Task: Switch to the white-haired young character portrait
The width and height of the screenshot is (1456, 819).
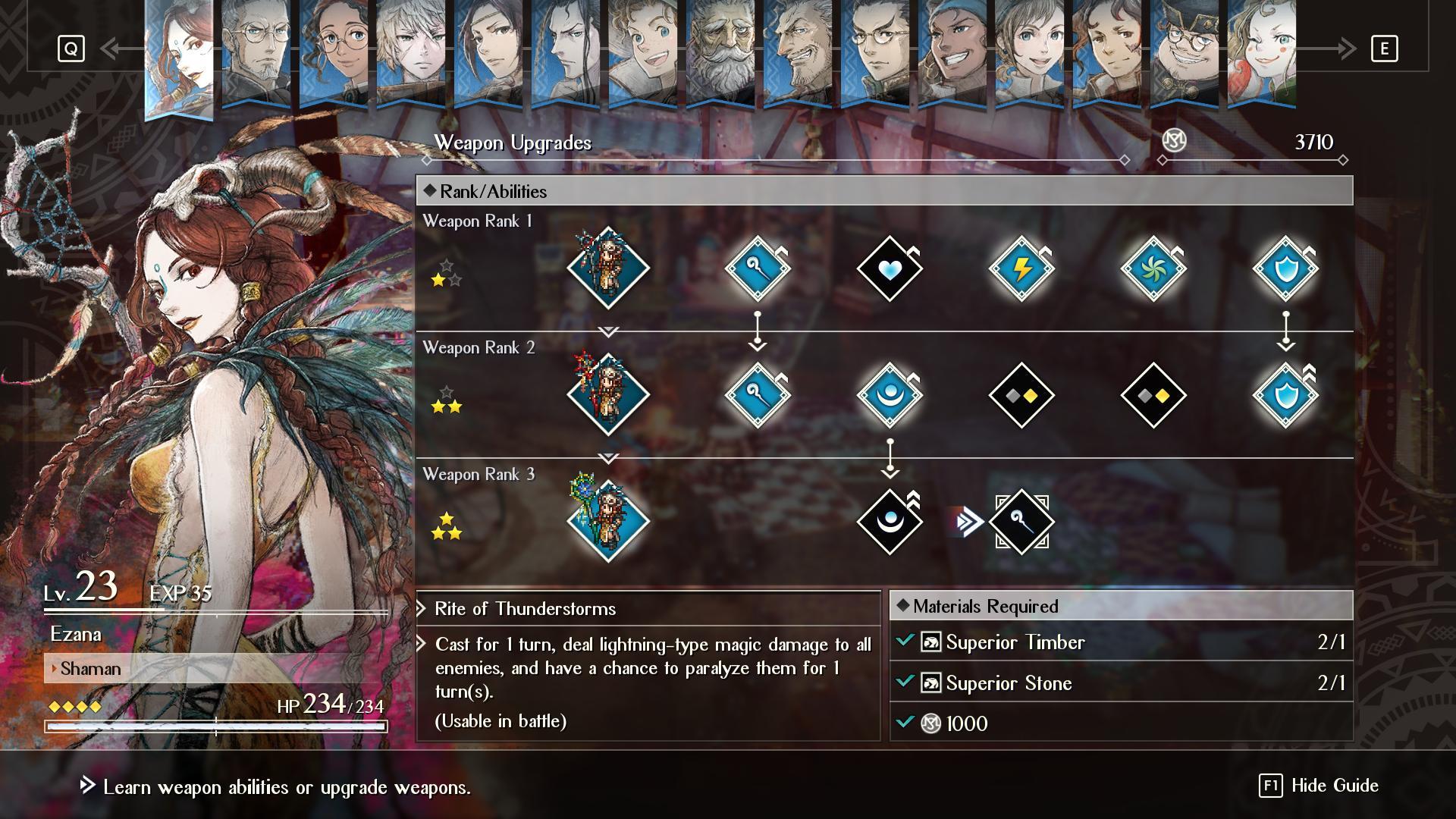Action: tap(410, 53)
